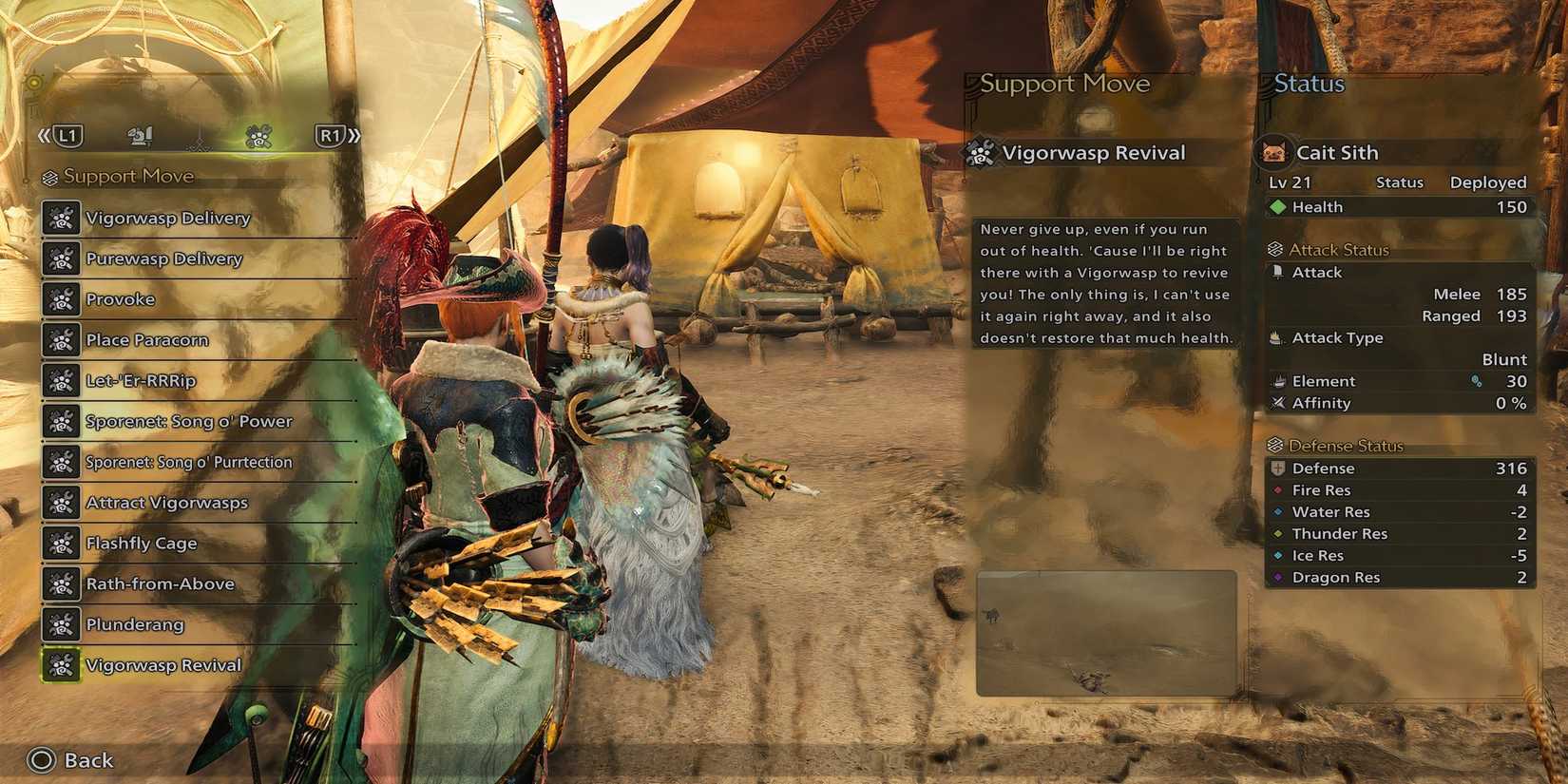This screenshot has width=1568, height=784.
Task: Click the Affinity crossed-swords icon
Action: coord(1277,403)
